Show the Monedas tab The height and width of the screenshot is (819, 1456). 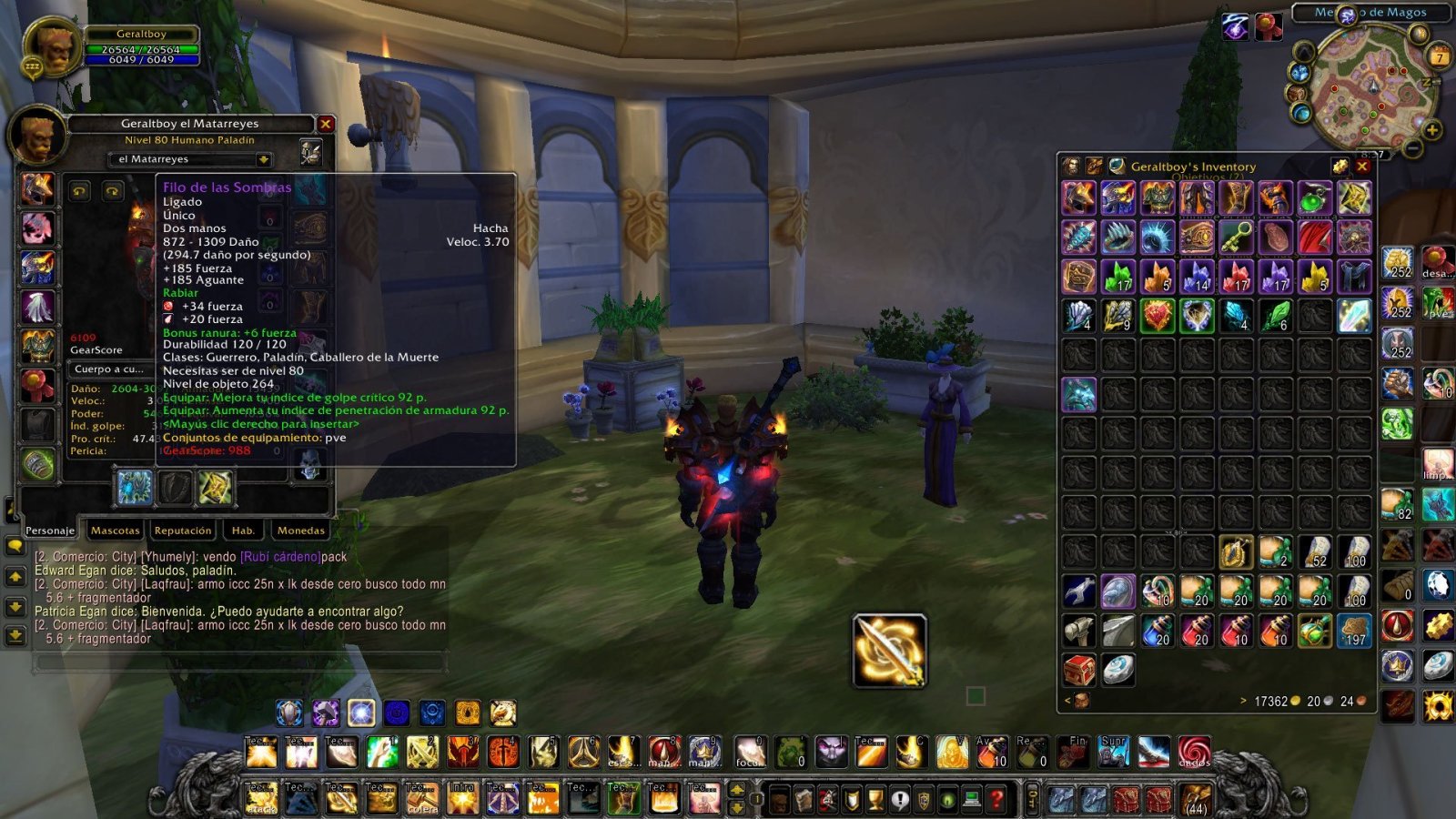(x=300, y=531)
